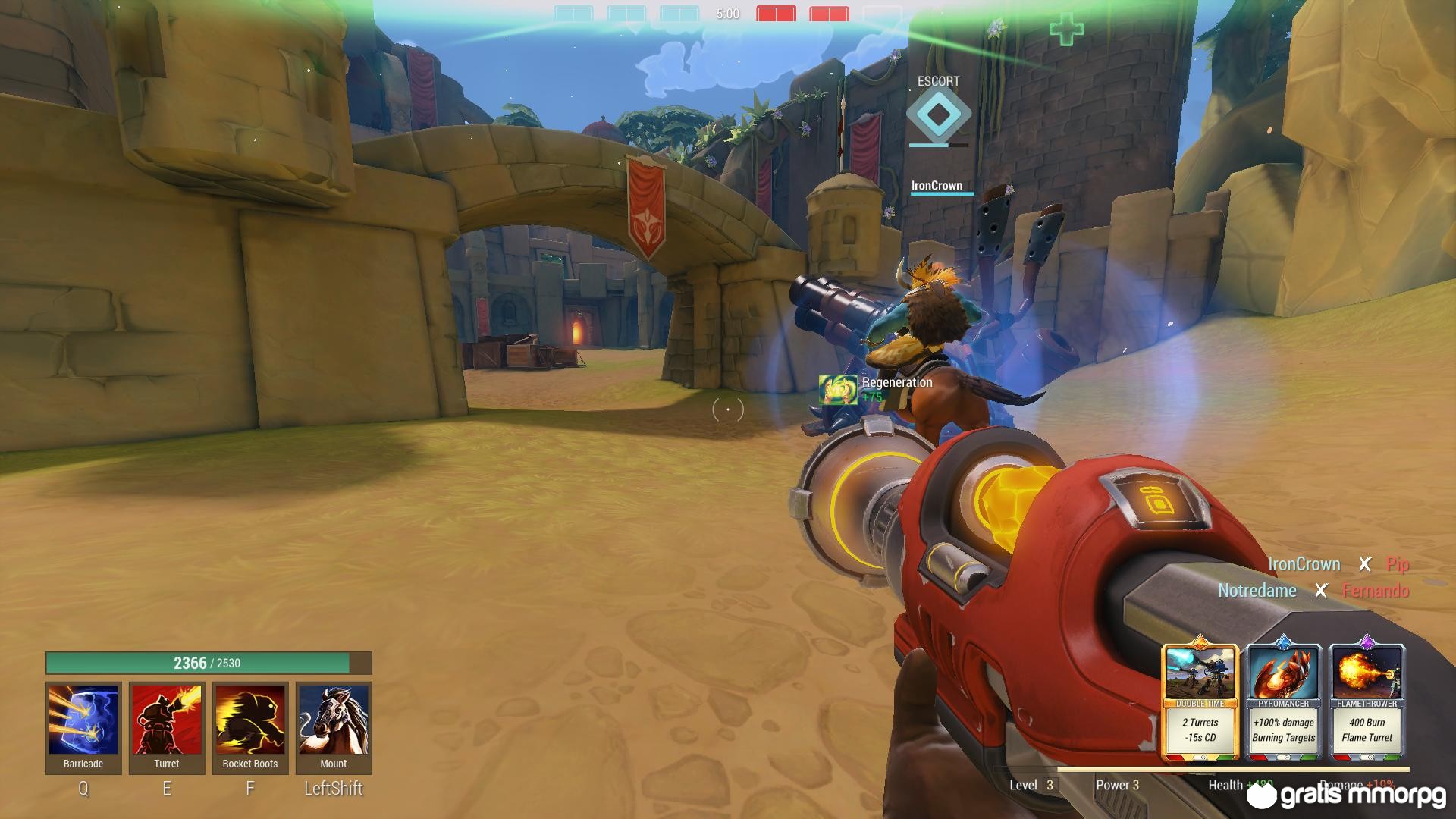This screenshot has height=819, width=1456.
Task: Click the Regeneration buff icon
Action: (x=838, y=390)
